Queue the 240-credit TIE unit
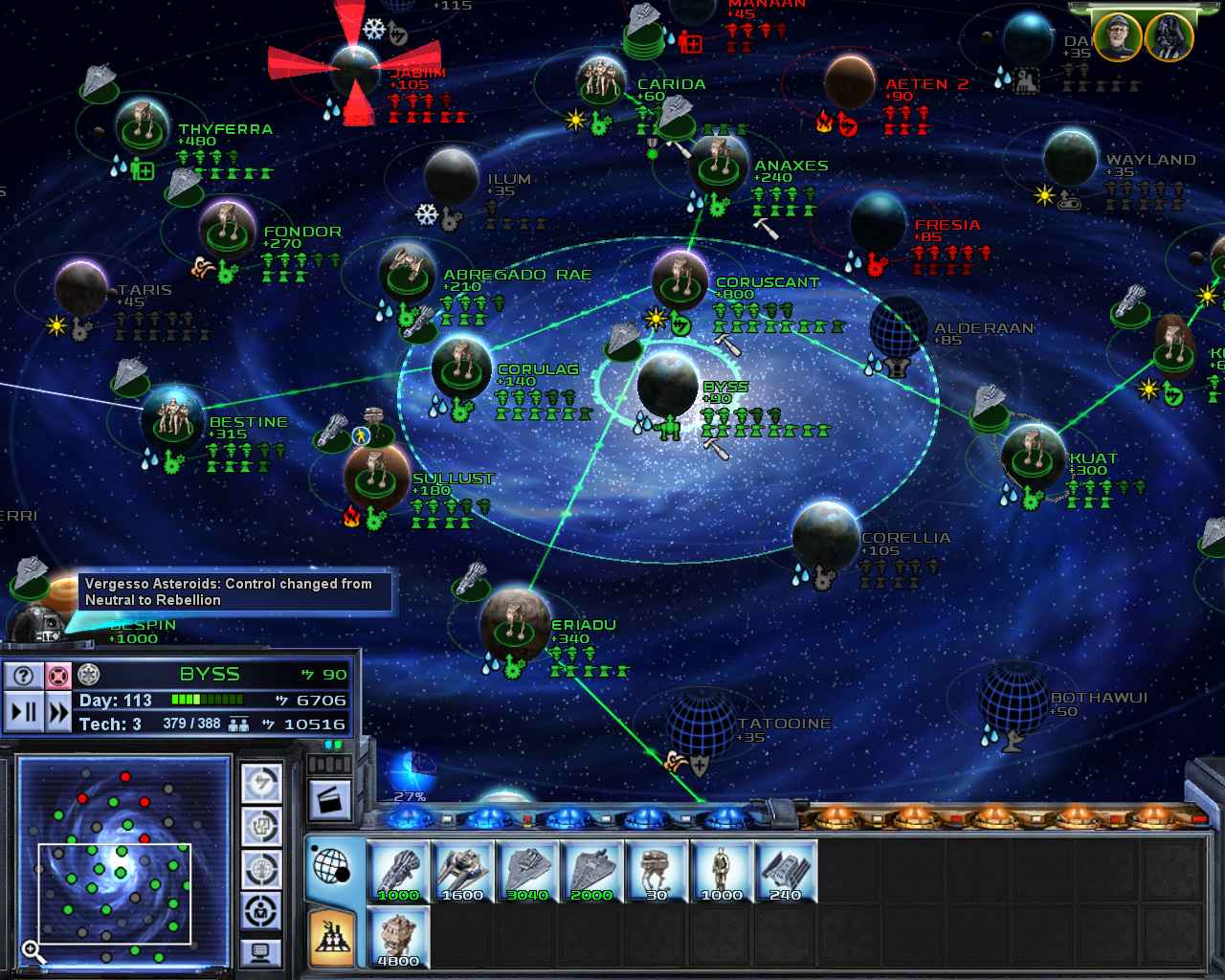This screenshot has height=980, width=1225. (786, 871)
